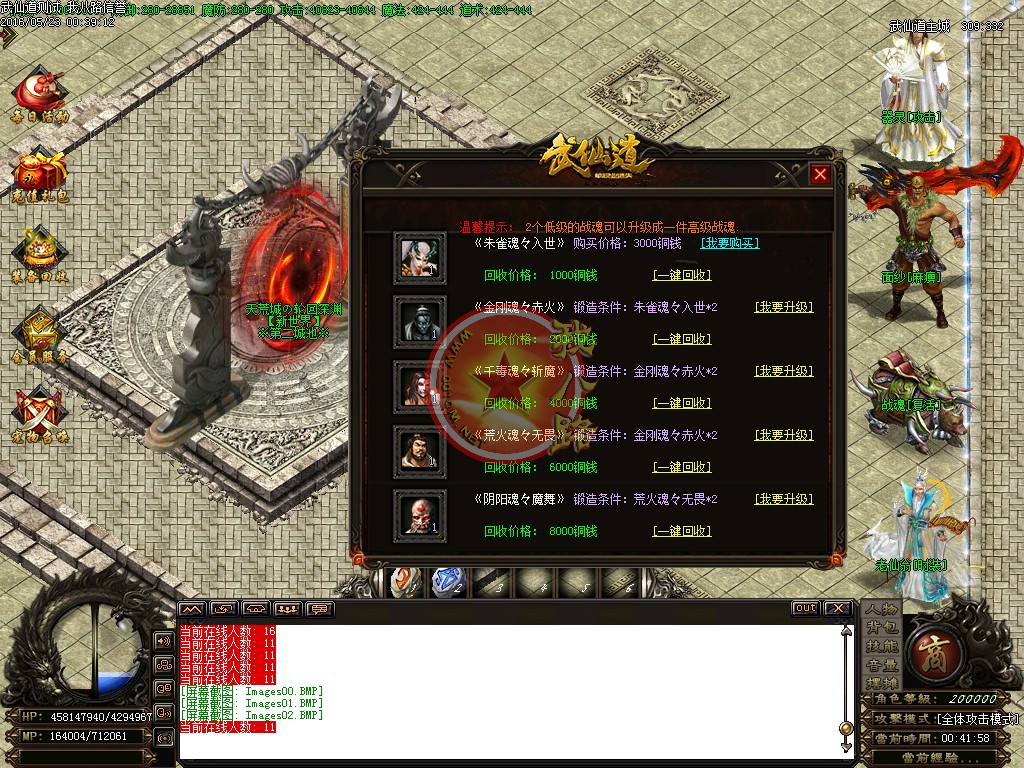1024x768 pixels.
Task: Open the 每日活动 daily events icon
Action: click(x=40, y=93)
